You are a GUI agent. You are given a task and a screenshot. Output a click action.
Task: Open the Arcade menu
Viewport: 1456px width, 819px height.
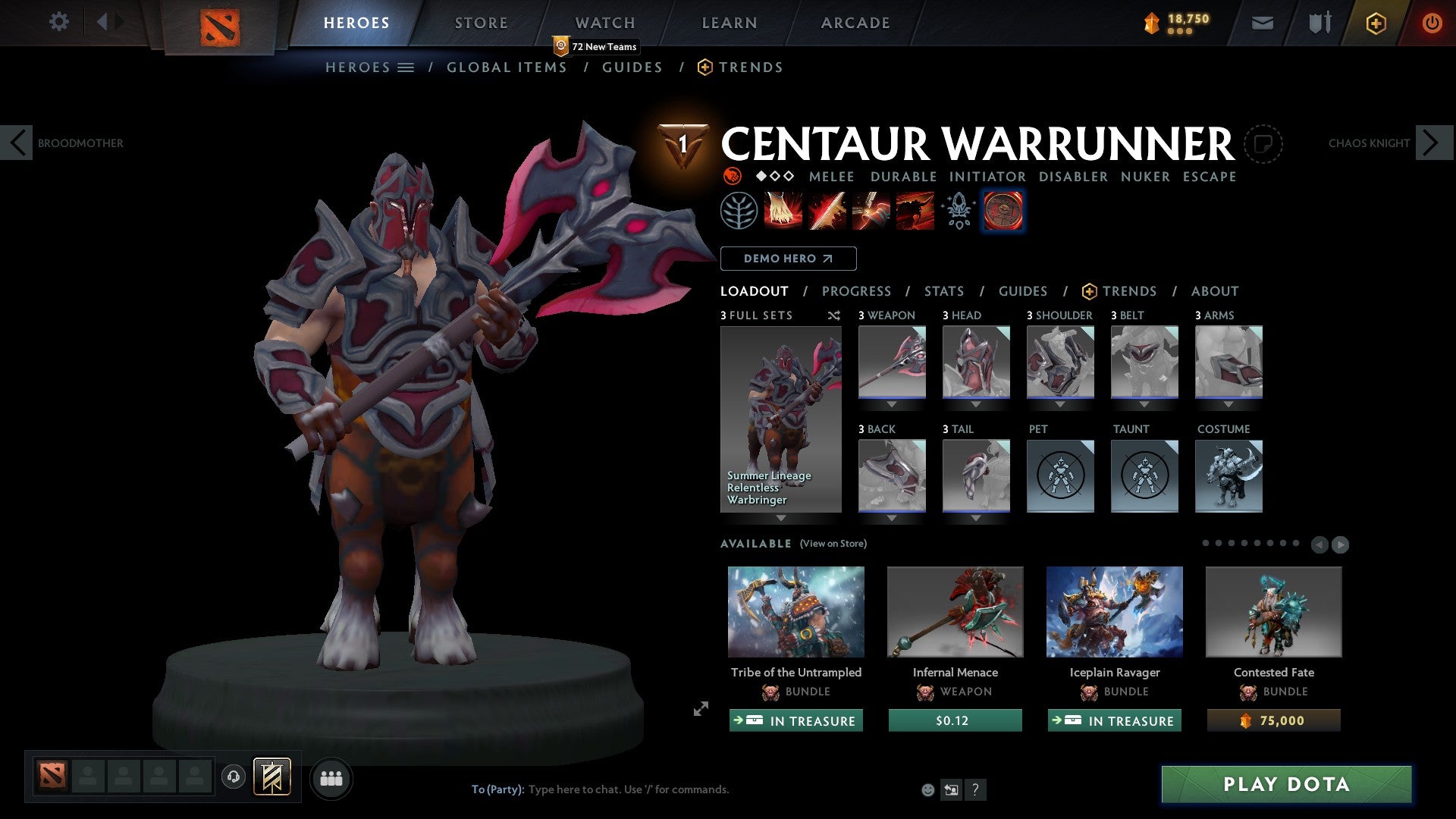tap(855, 22)
